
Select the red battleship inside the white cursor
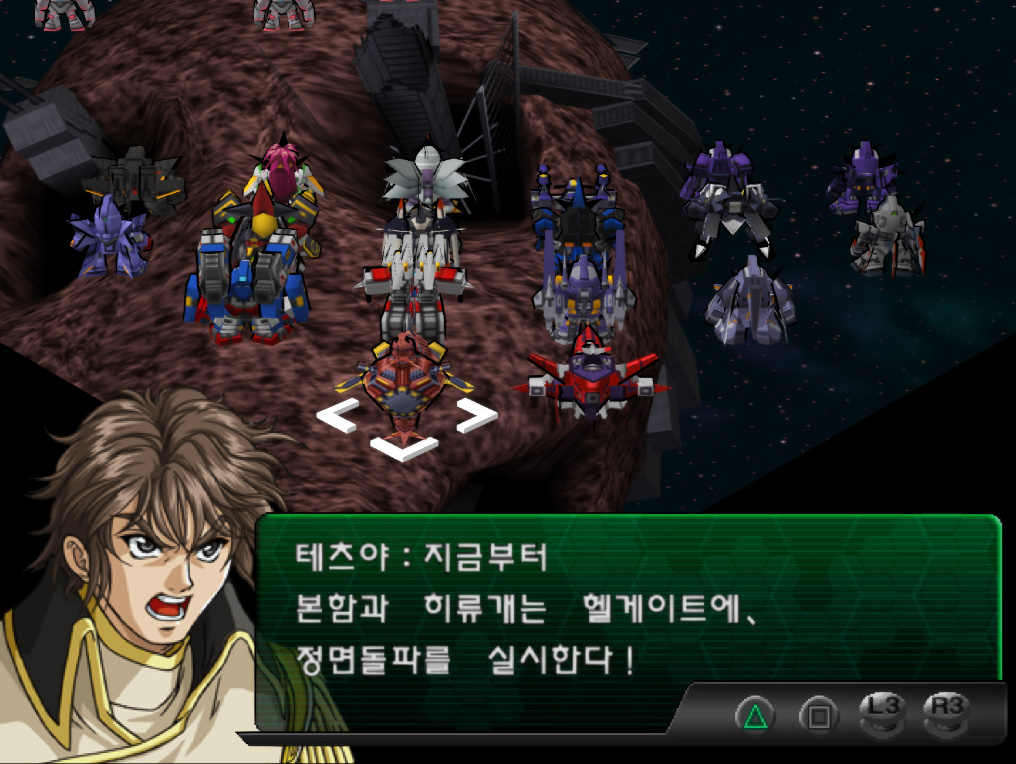click(406, 385)
